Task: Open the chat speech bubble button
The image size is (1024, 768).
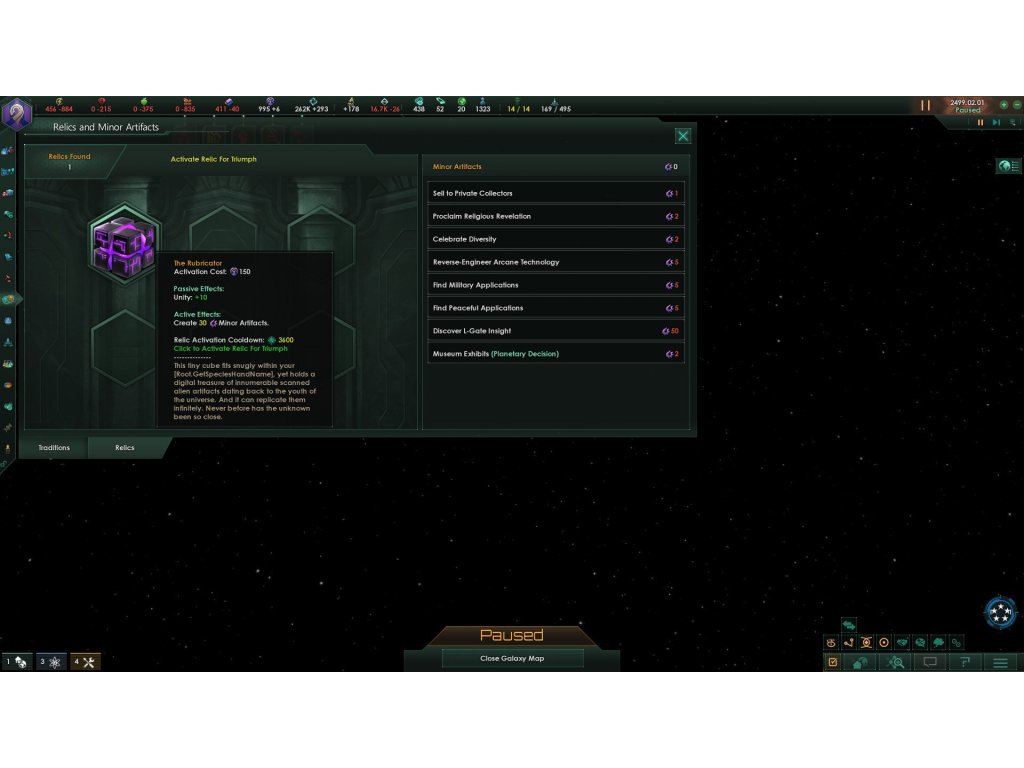Action: [x=930, y=662]
